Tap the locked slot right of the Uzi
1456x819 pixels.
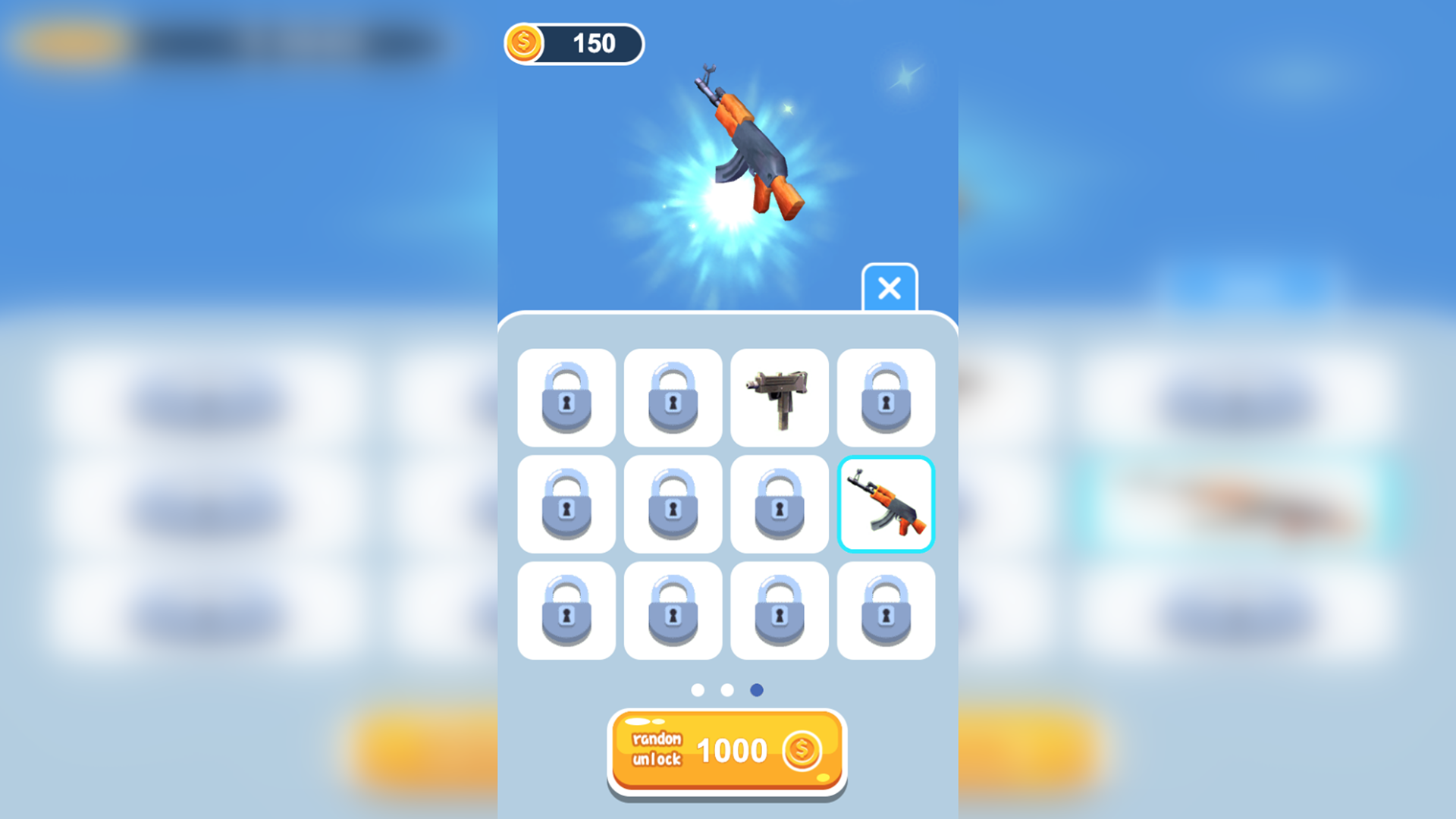tap(886, 398)
